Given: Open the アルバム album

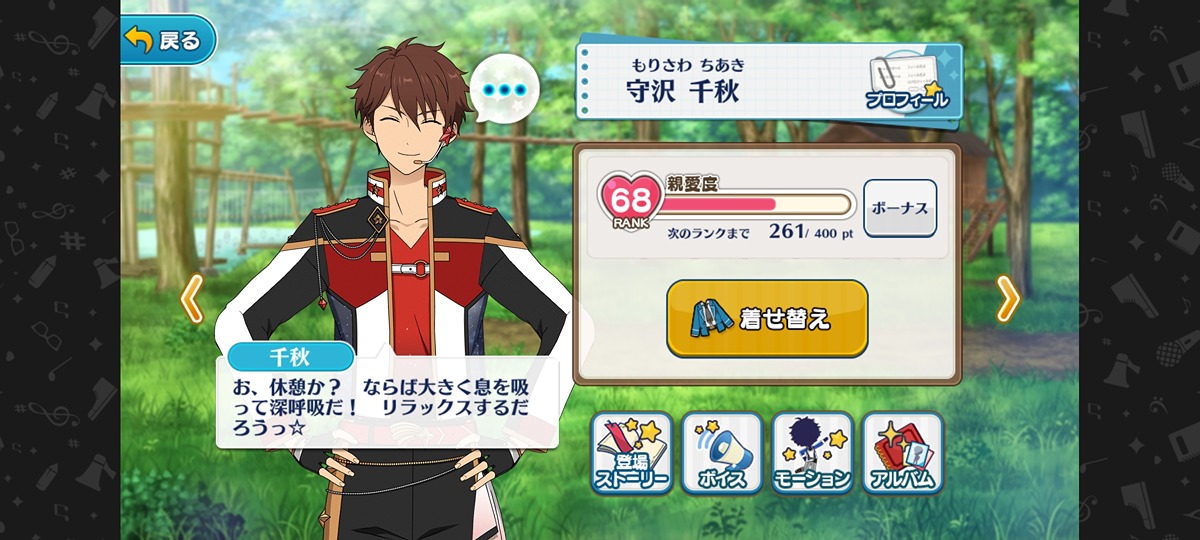Looking at the screenshot, I should pos(902,453).
